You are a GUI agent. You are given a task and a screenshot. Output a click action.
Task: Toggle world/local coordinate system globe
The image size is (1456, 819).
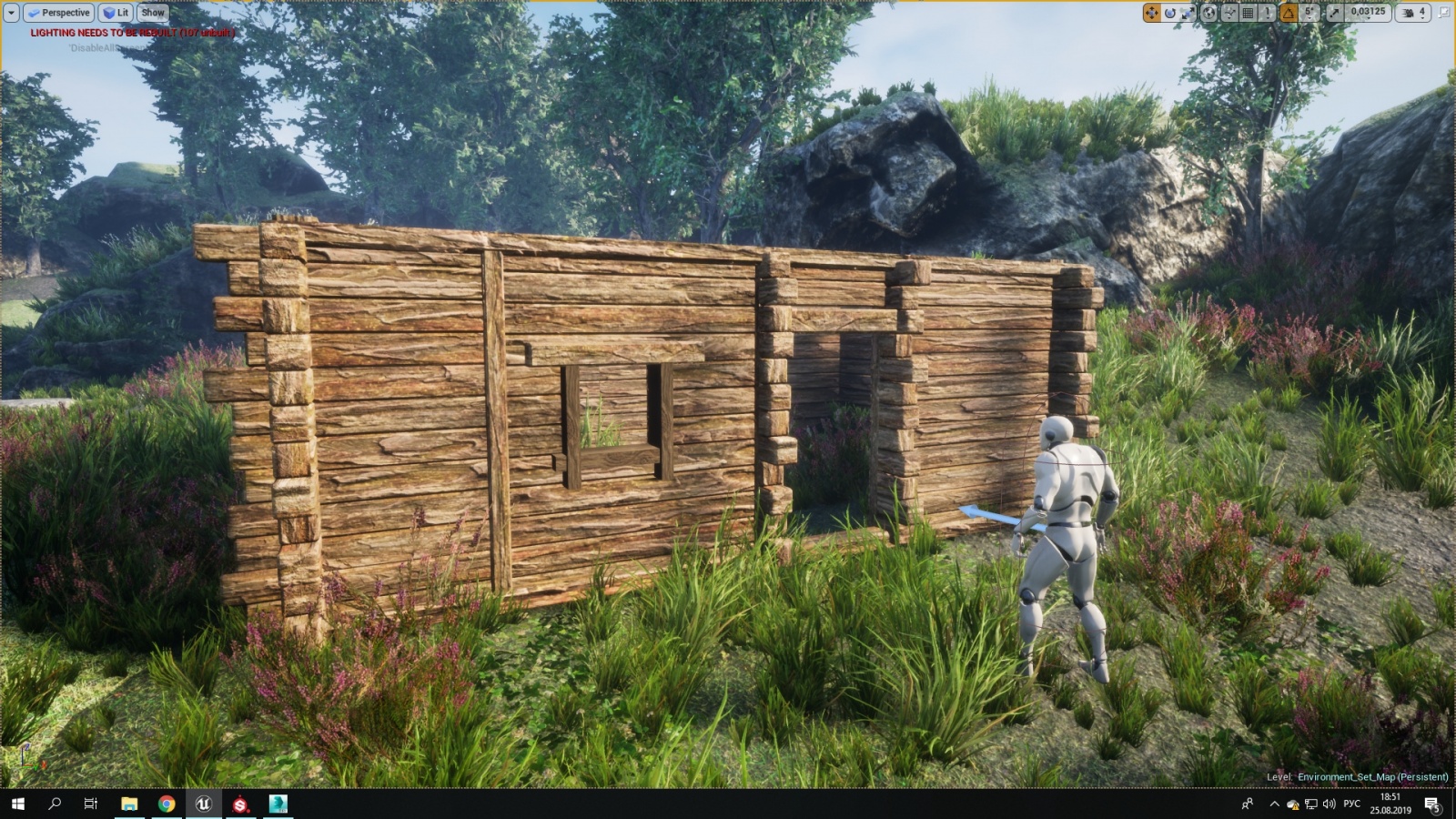tap(1209, 13)
